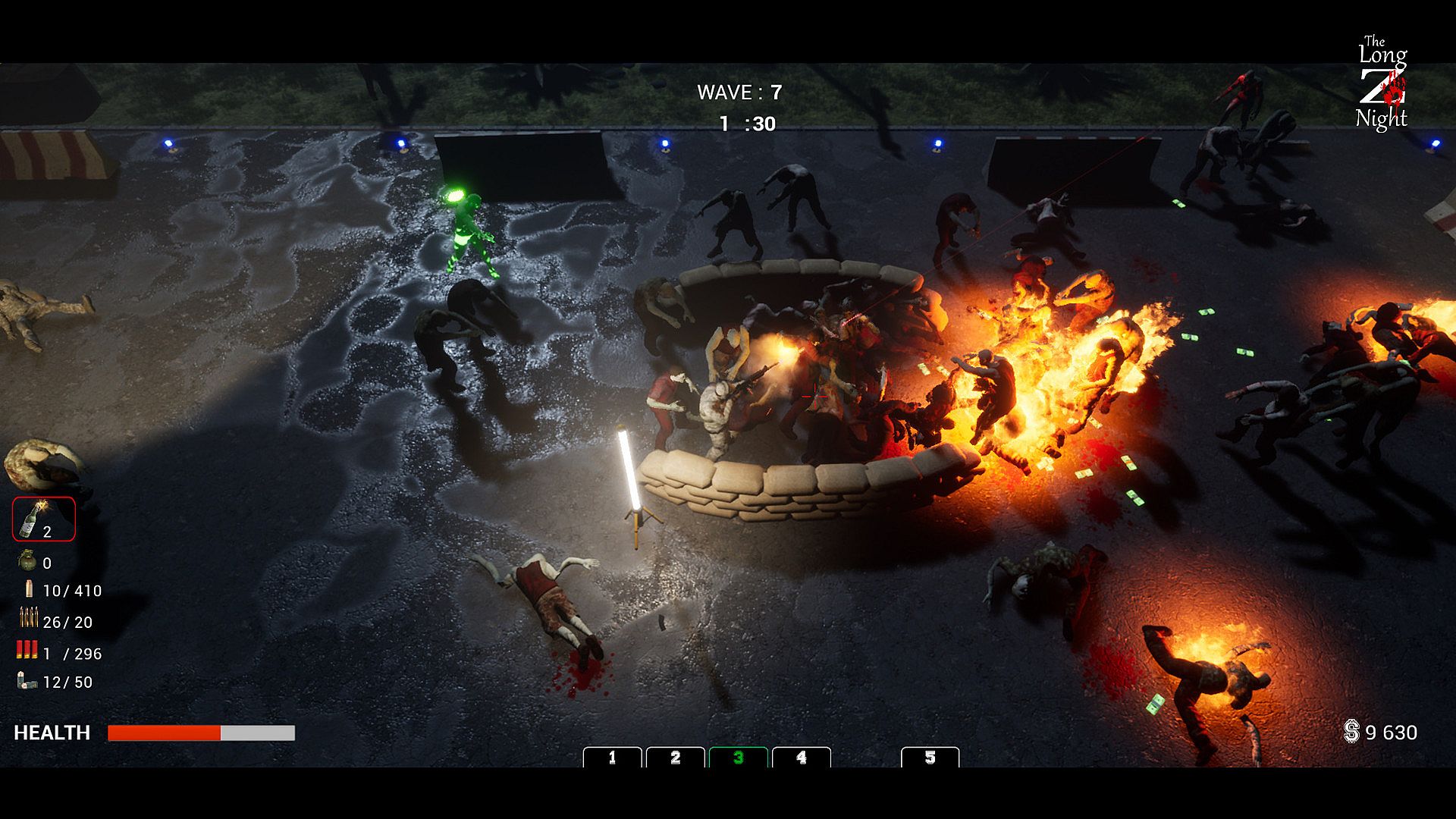The width and height of the screenshot is (1456, 819).
Task: Select weapon slot 1
Action: pos(612,758)
